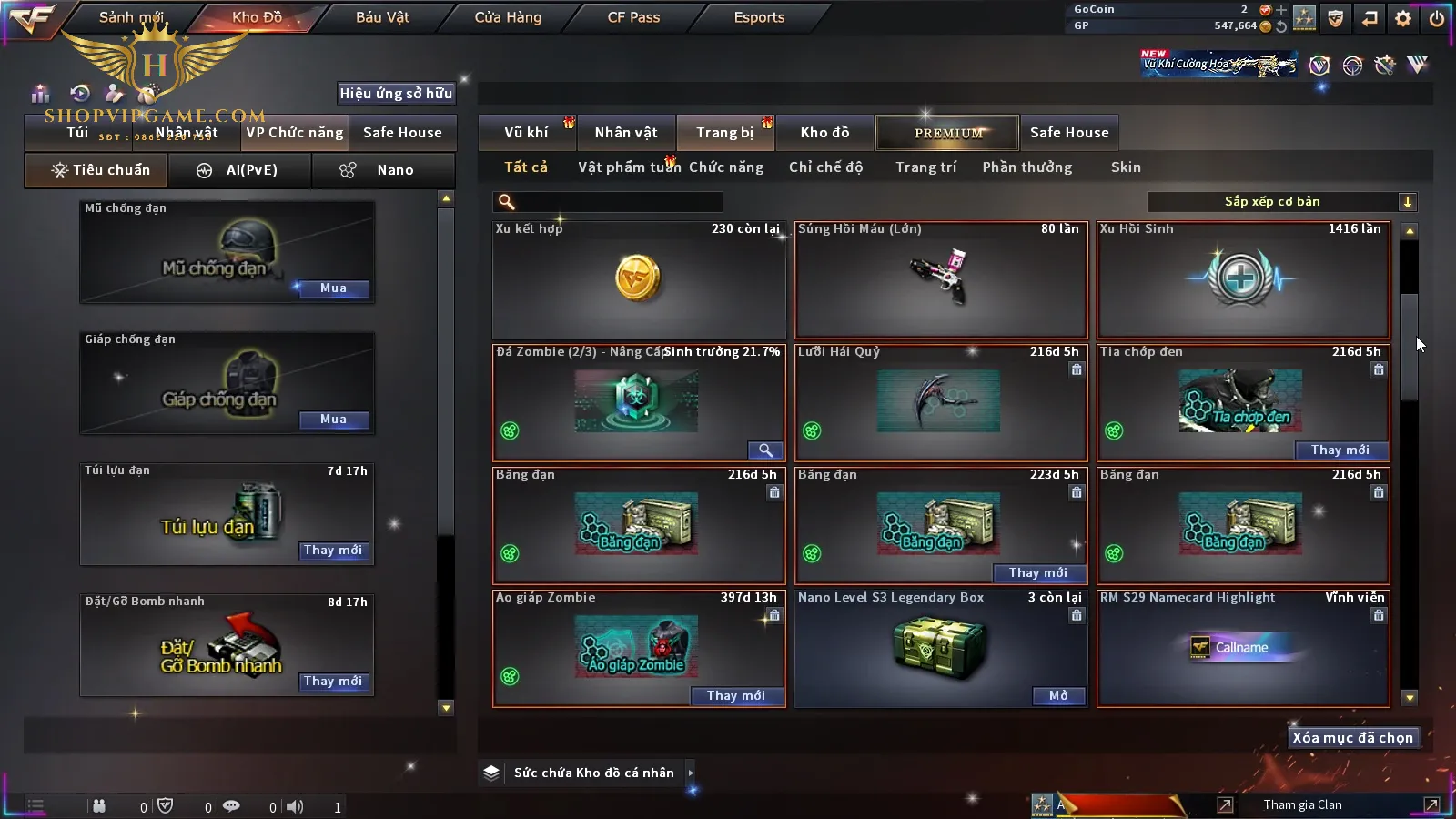1456x819 pixels.
Task: Delete selected items with Xóa mục đã chọn
Action: coord(1352,738)
